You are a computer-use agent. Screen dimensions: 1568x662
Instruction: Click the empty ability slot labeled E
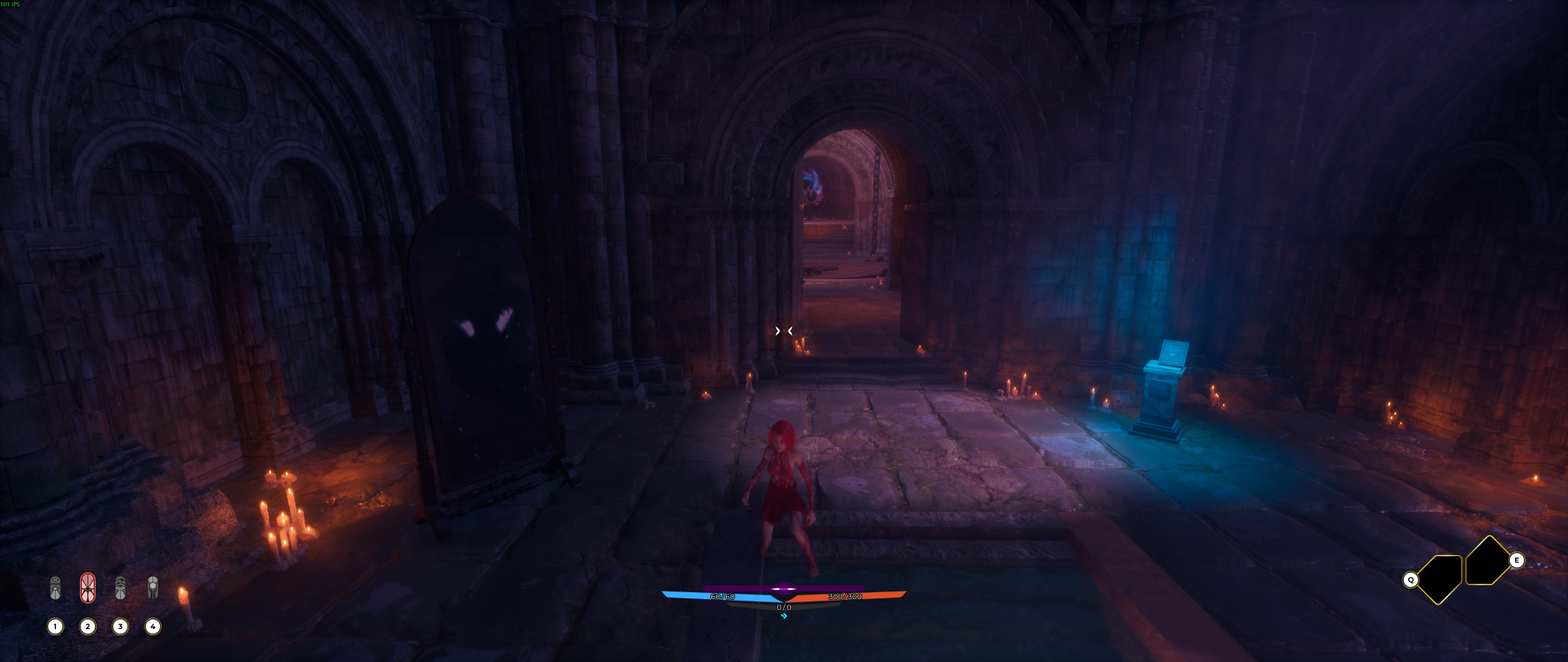point(1487,562)
